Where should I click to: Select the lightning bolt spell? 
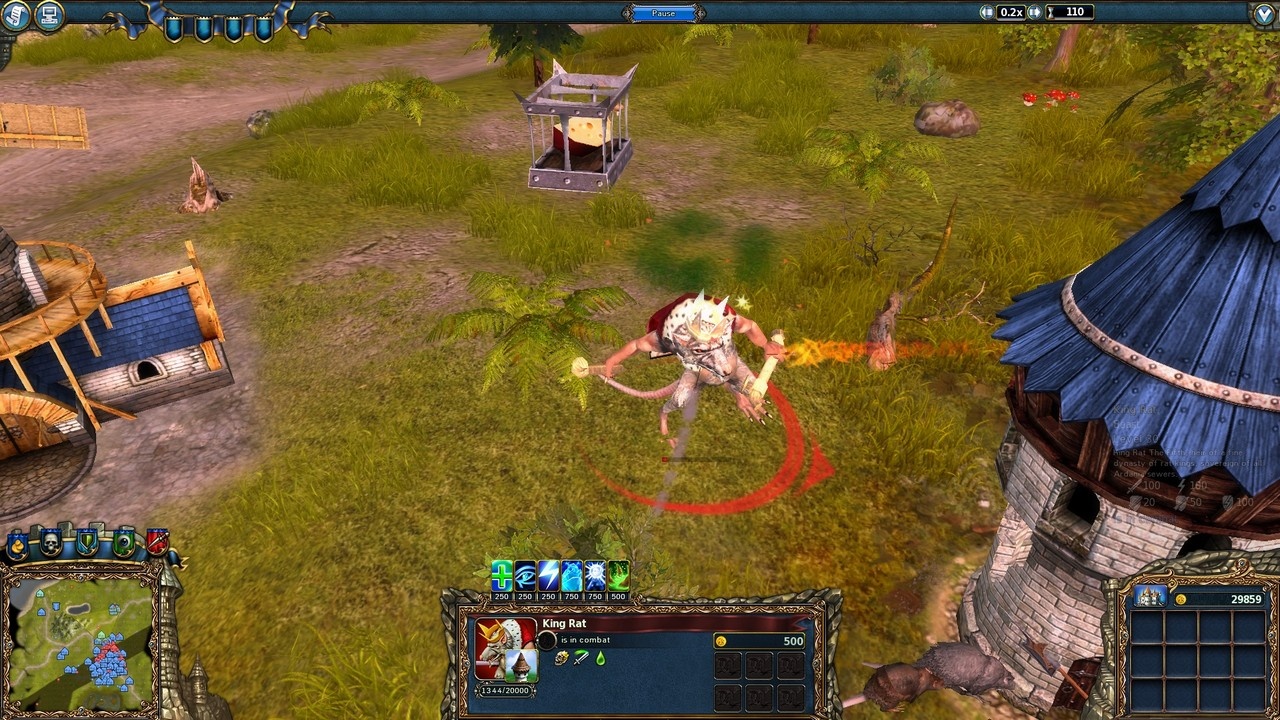pyautogui.click(x=546, y=574)
